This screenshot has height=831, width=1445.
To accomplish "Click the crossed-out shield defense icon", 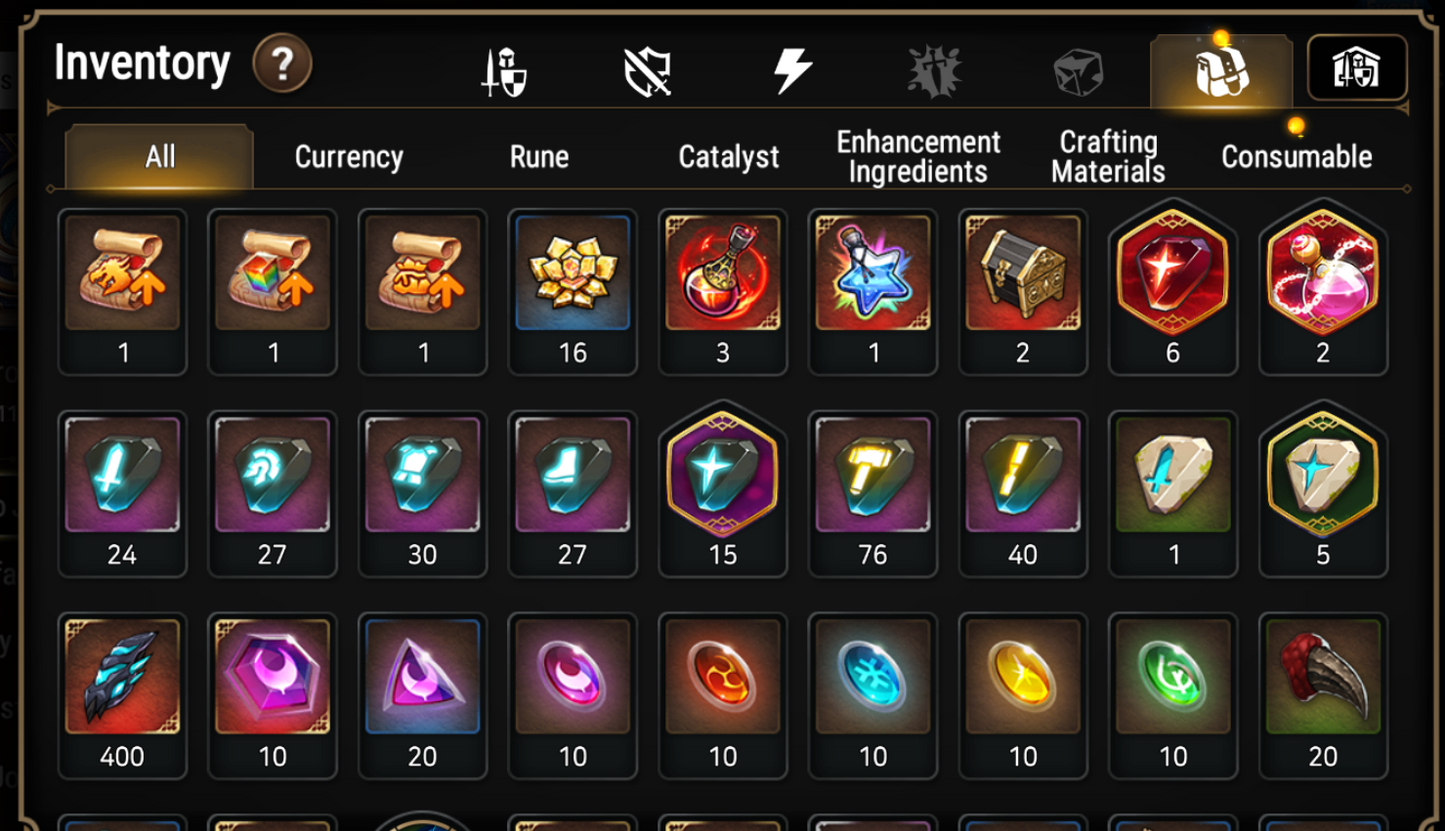I will tap(648, 70).
